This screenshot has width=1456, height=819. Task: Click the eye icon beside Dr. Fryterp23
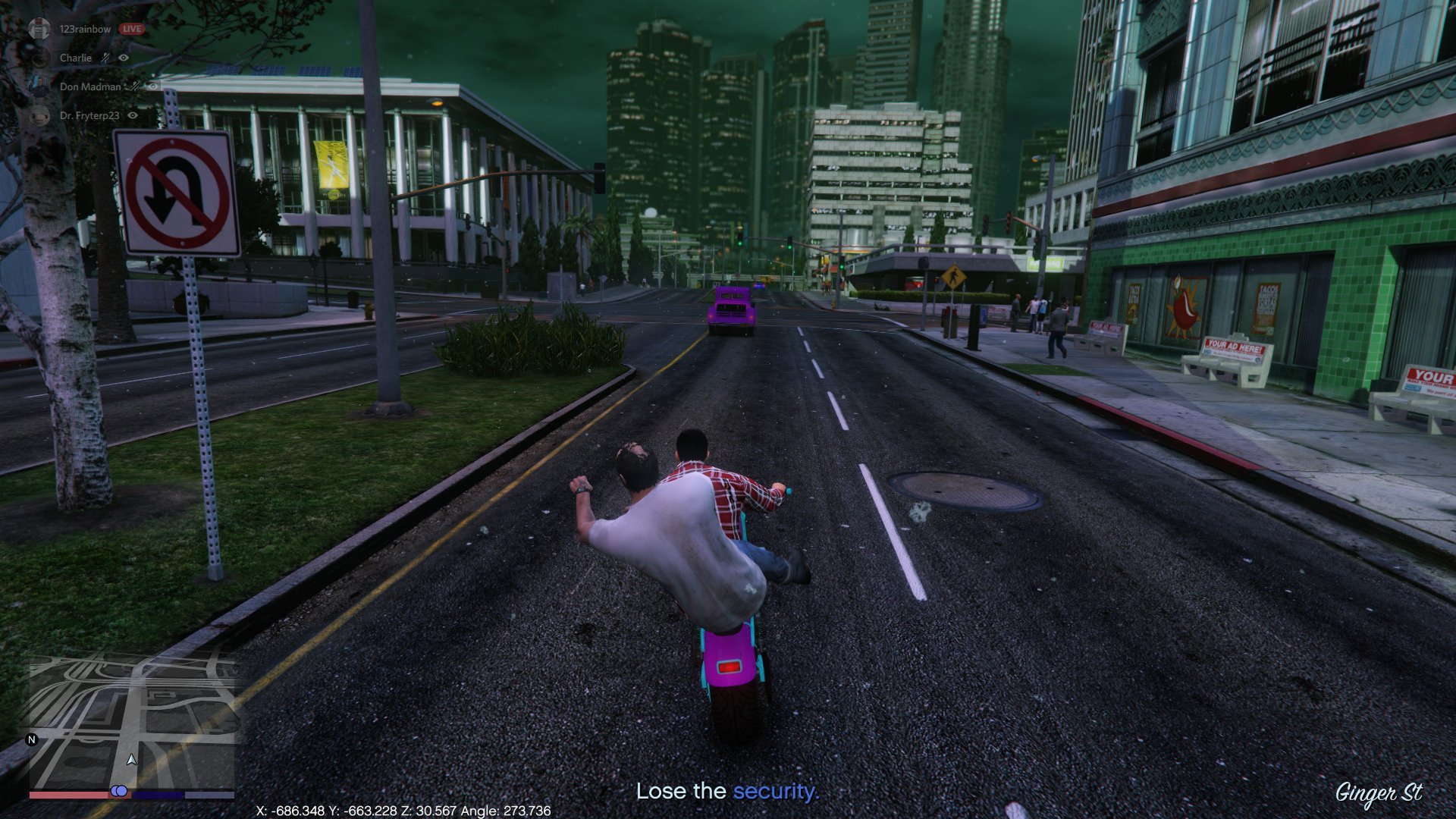tap(133, 115)
